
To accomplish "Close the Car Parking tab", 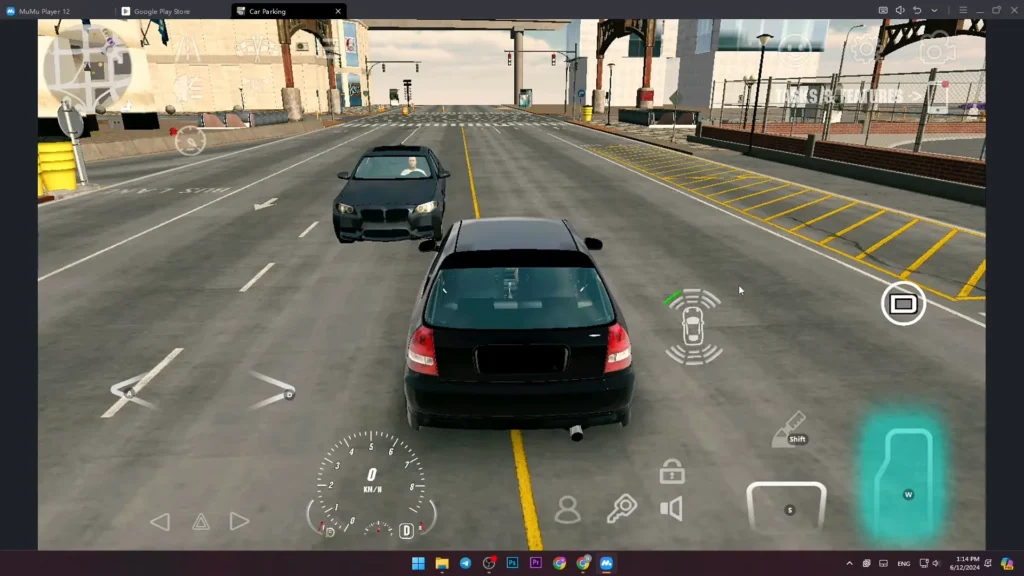I will click(338, 11).
